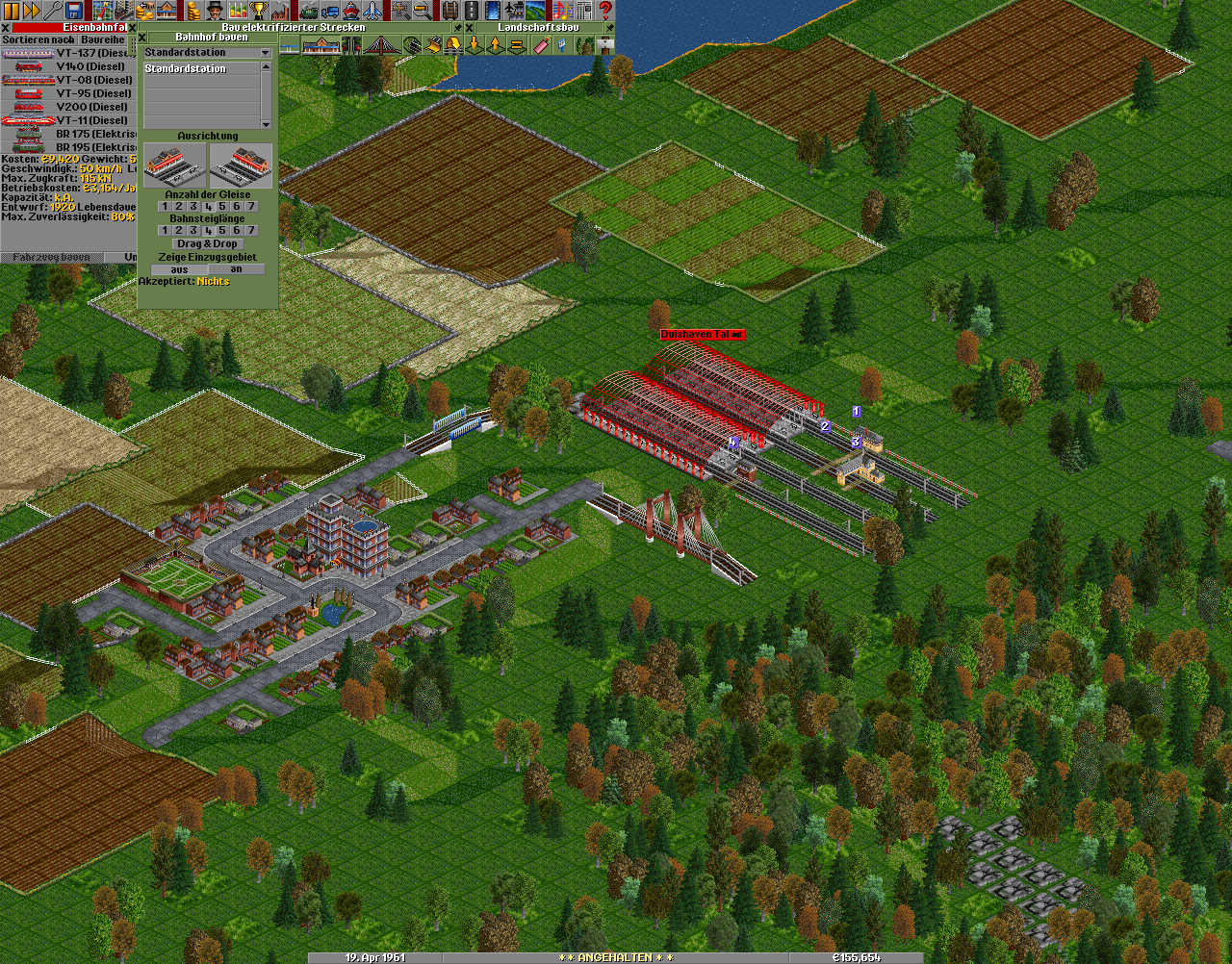Open the train list from the toolbar
The width and height of the screenshot is (1232, 964).
click(309, 11)
